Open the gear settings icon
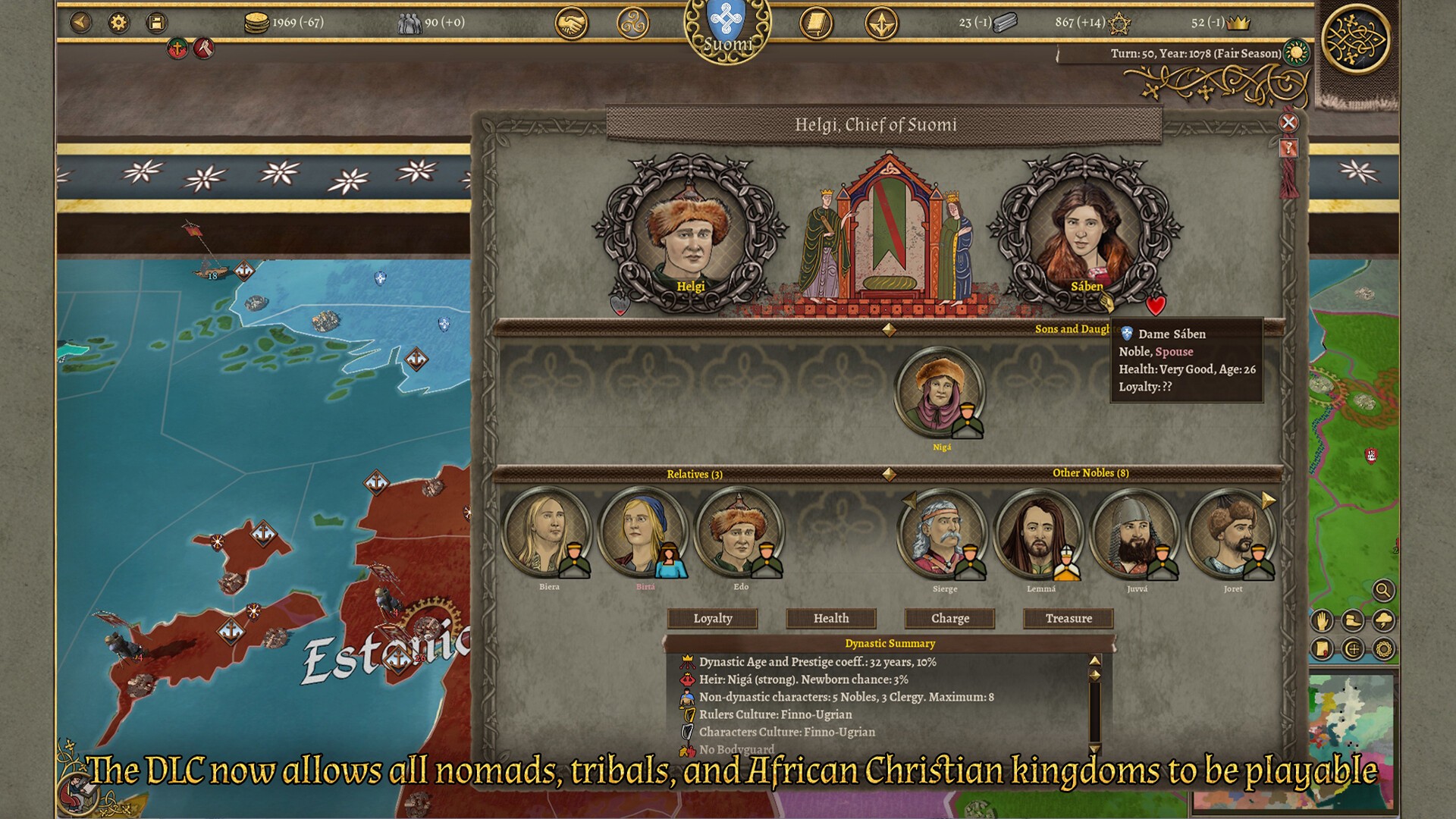The image size is (1456, 819). [118, 23]
